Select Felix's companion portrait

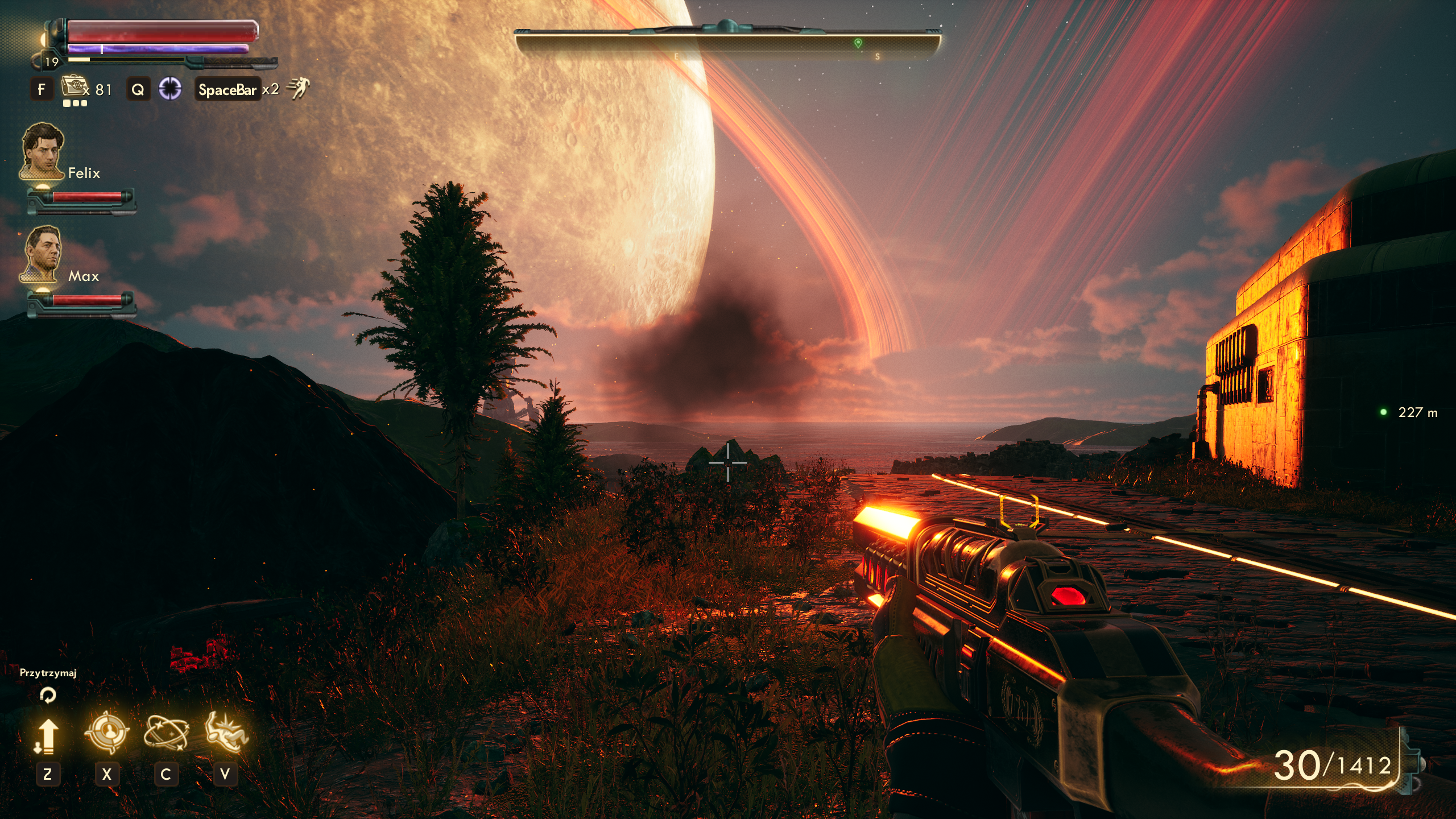pos(43,151)
